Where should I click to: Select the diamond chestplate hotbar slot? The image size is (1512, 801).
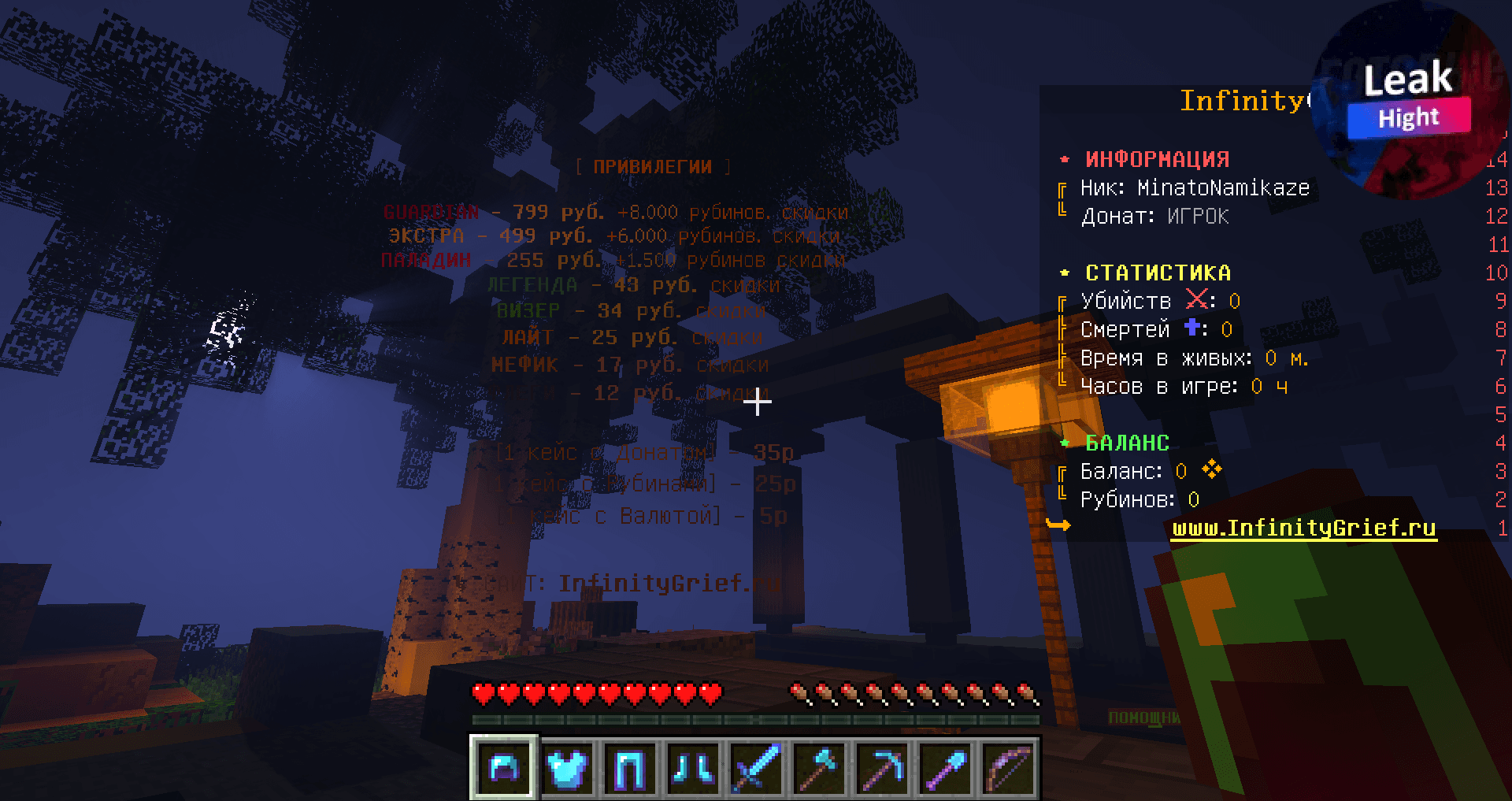pos(567,767)
